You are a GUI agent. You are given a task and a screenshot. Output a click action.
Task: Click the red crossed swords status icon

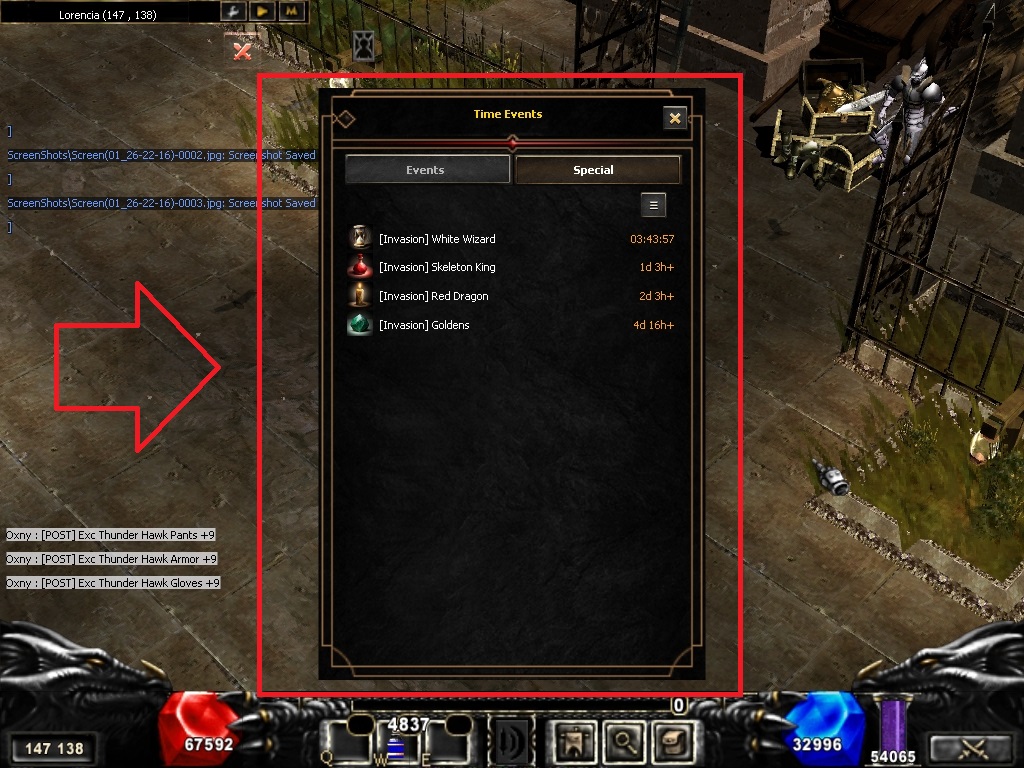(x=242, y=48)
